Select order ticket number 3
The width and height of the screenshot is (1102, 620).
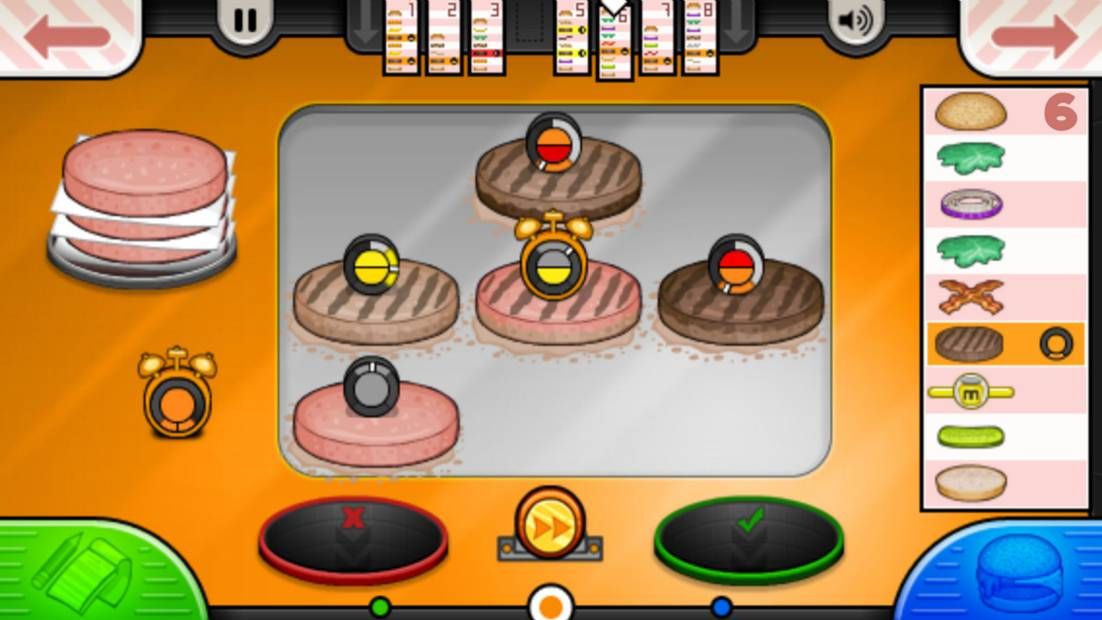pyautogui.click(x=487, y=38)
